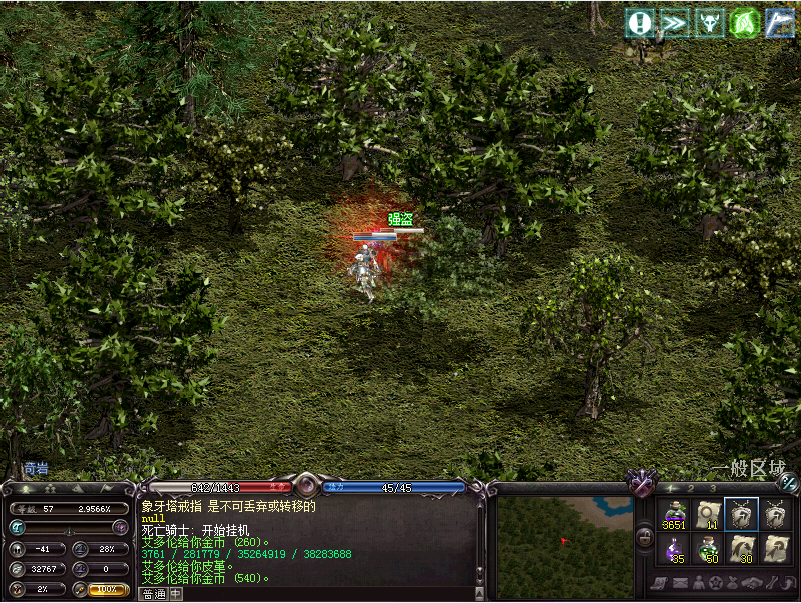Click the horned helmet buff icon
Screen dimensions: 801x603
click(711, 23)
